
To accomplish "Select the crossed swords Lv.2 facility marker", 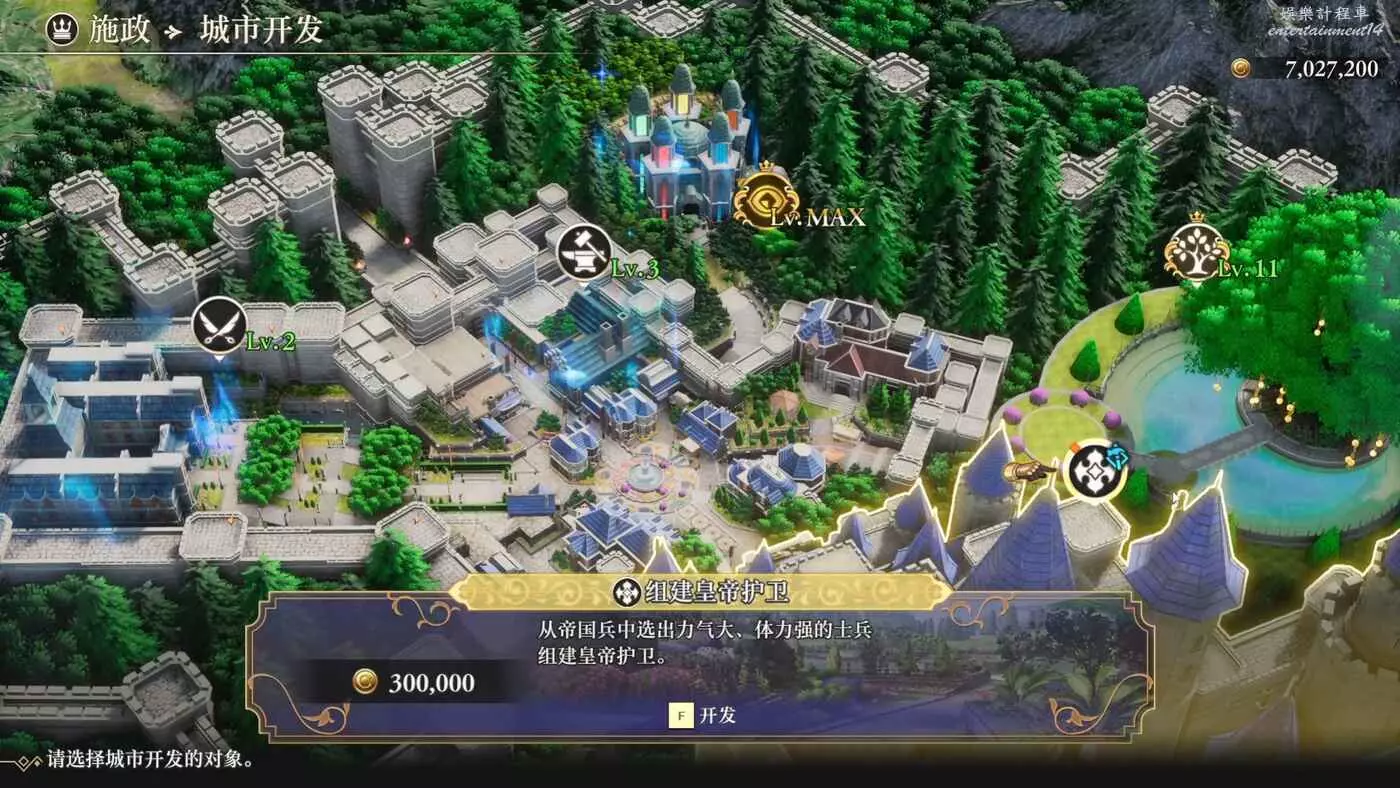I will point(219,328).
